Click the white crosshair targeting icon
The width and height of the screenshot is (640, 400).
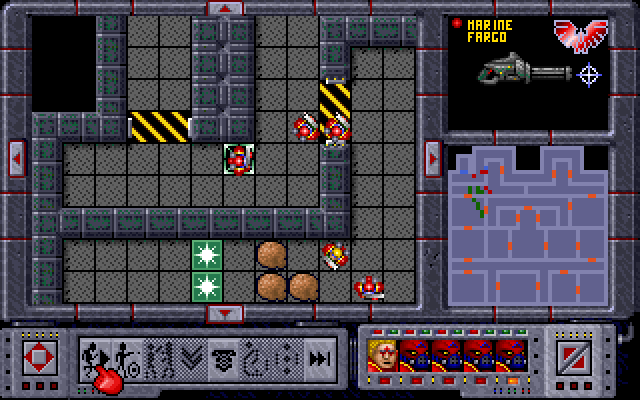click(590, 72)
